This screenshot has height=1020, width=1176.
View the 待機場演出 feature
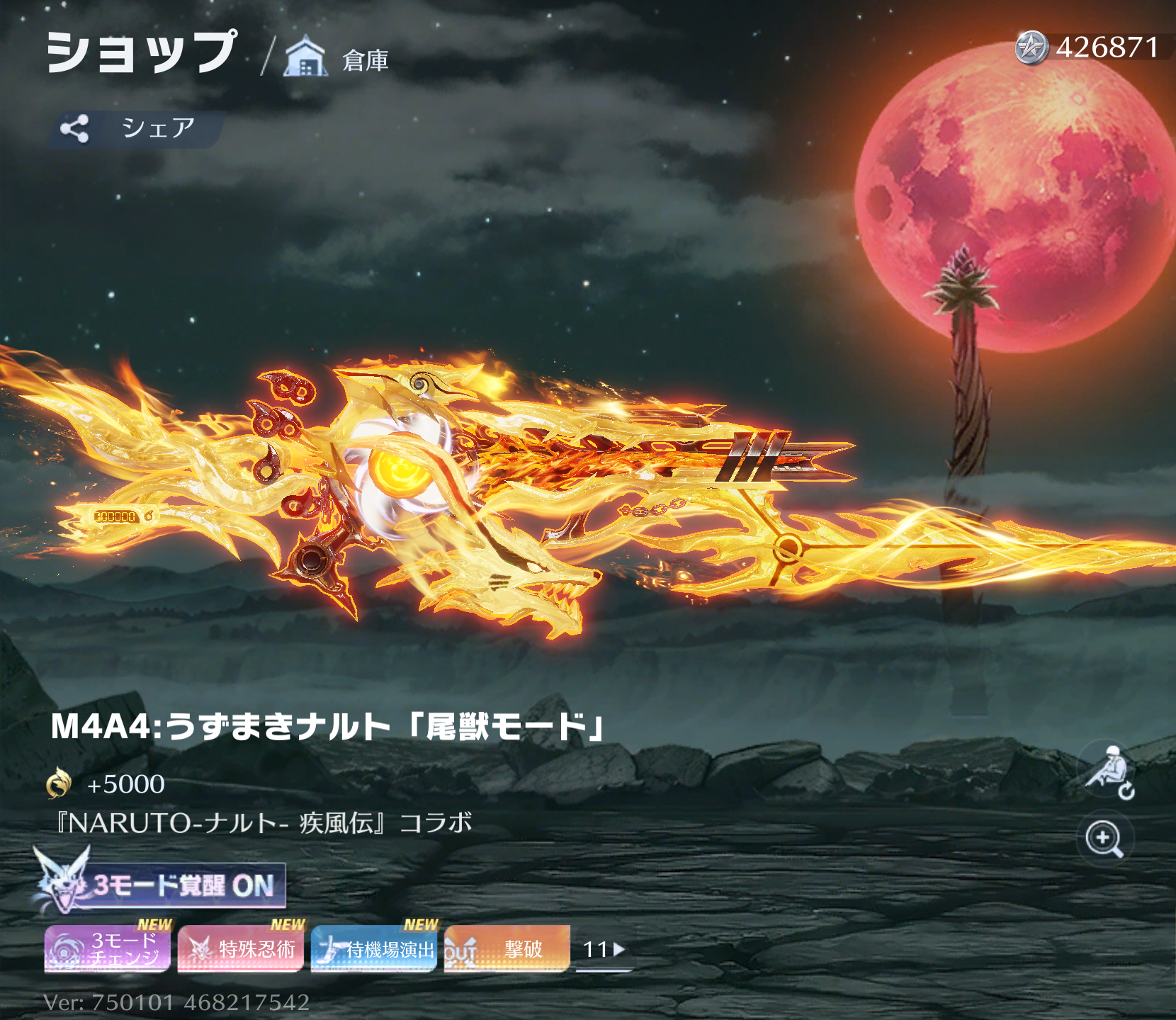pos(373,948)
